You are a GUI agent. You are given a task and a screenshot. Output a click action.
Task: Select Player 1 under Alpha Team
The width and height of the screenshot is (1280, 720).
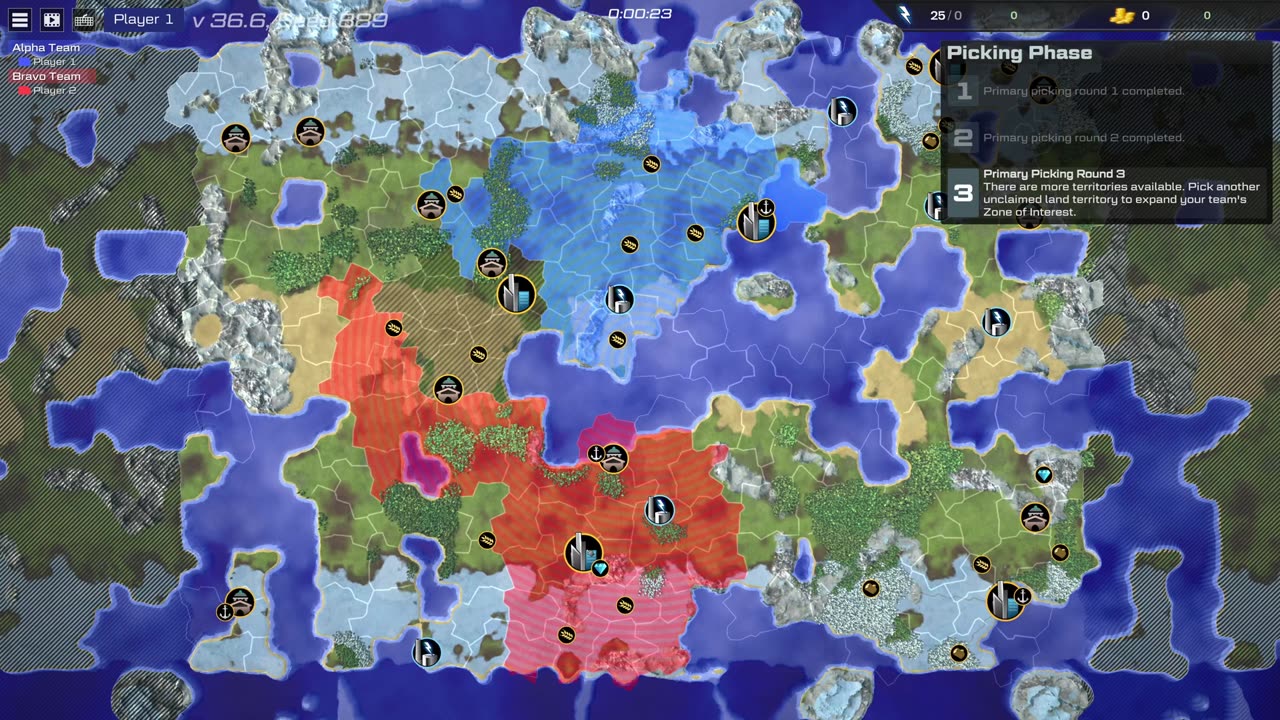pyautogui.click(x=54, y=62)
